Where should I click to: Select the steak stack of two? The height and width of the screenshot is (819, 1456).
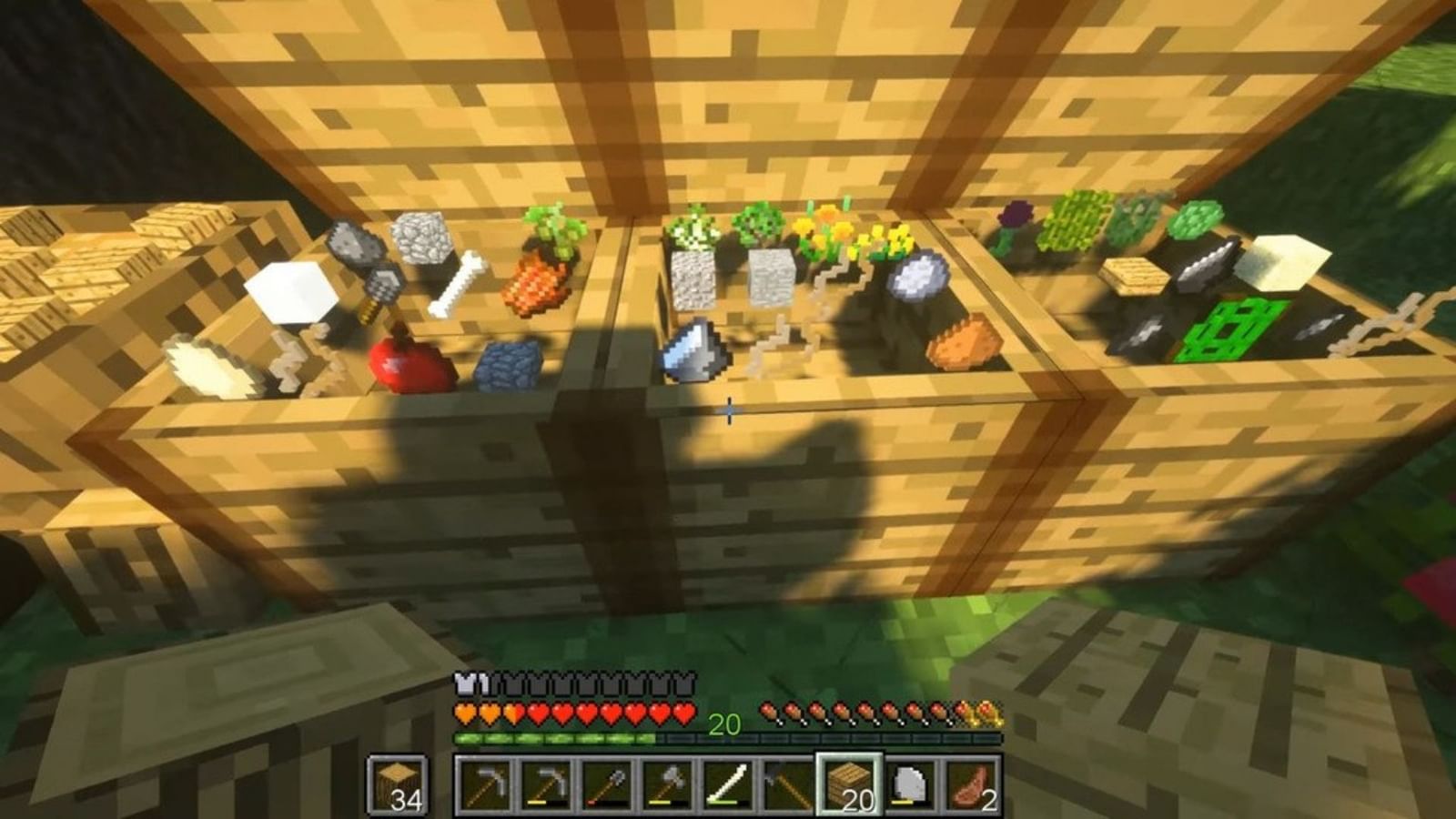pyautogui.click(x=967, y=786)
